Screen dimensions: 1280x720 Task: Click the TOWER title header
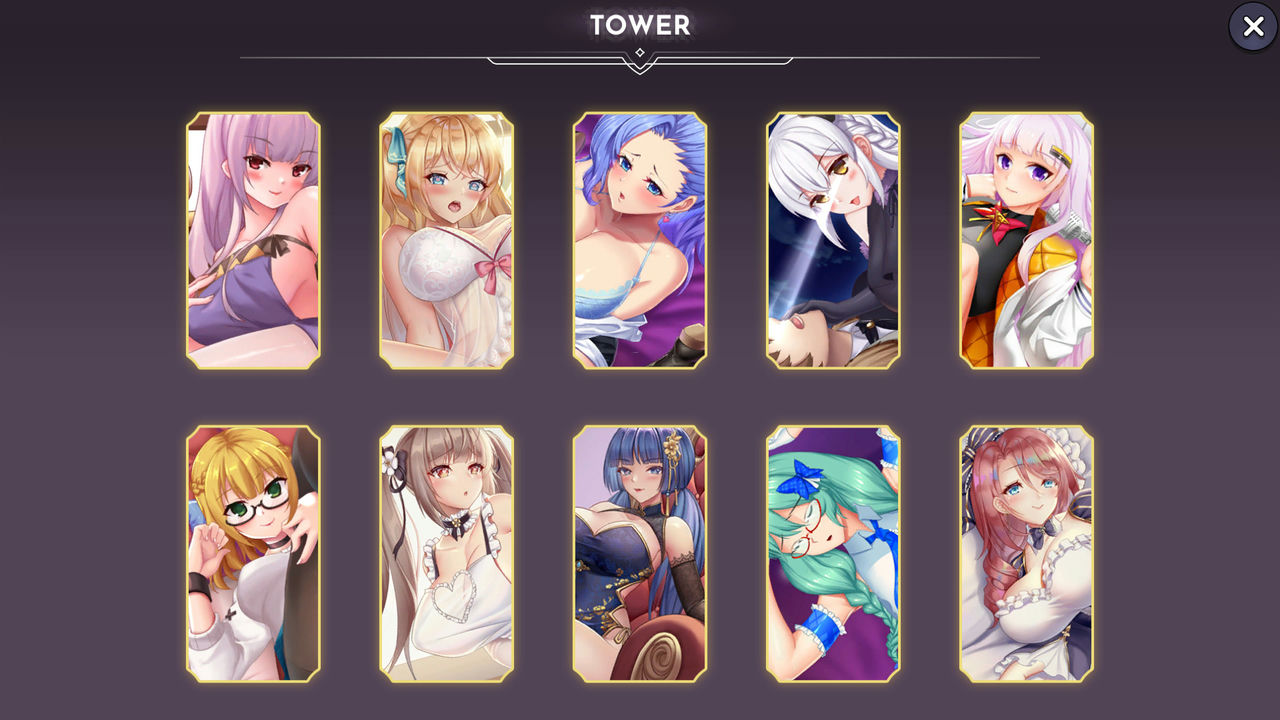640,25
